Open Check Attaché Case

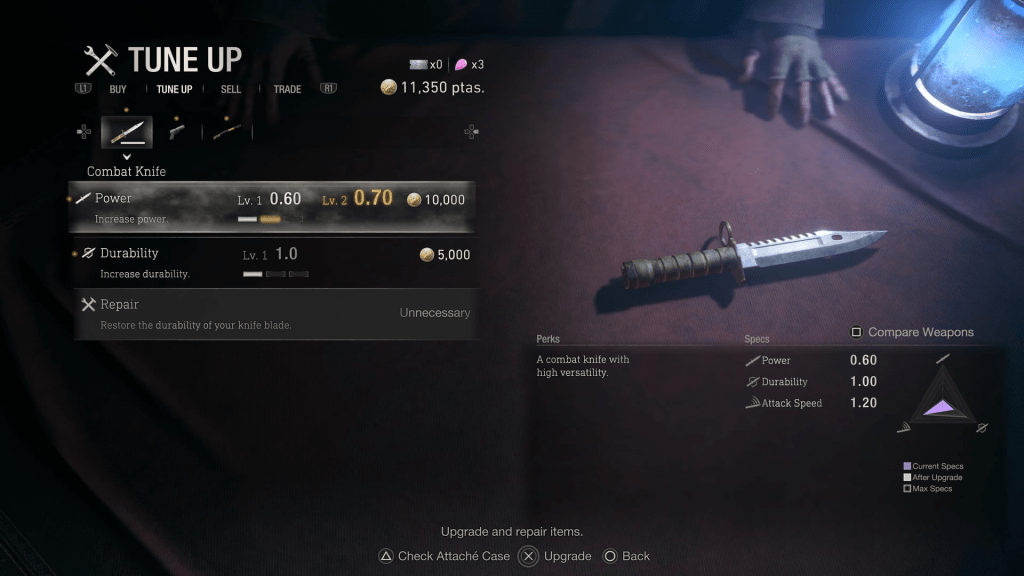point(453,556)
